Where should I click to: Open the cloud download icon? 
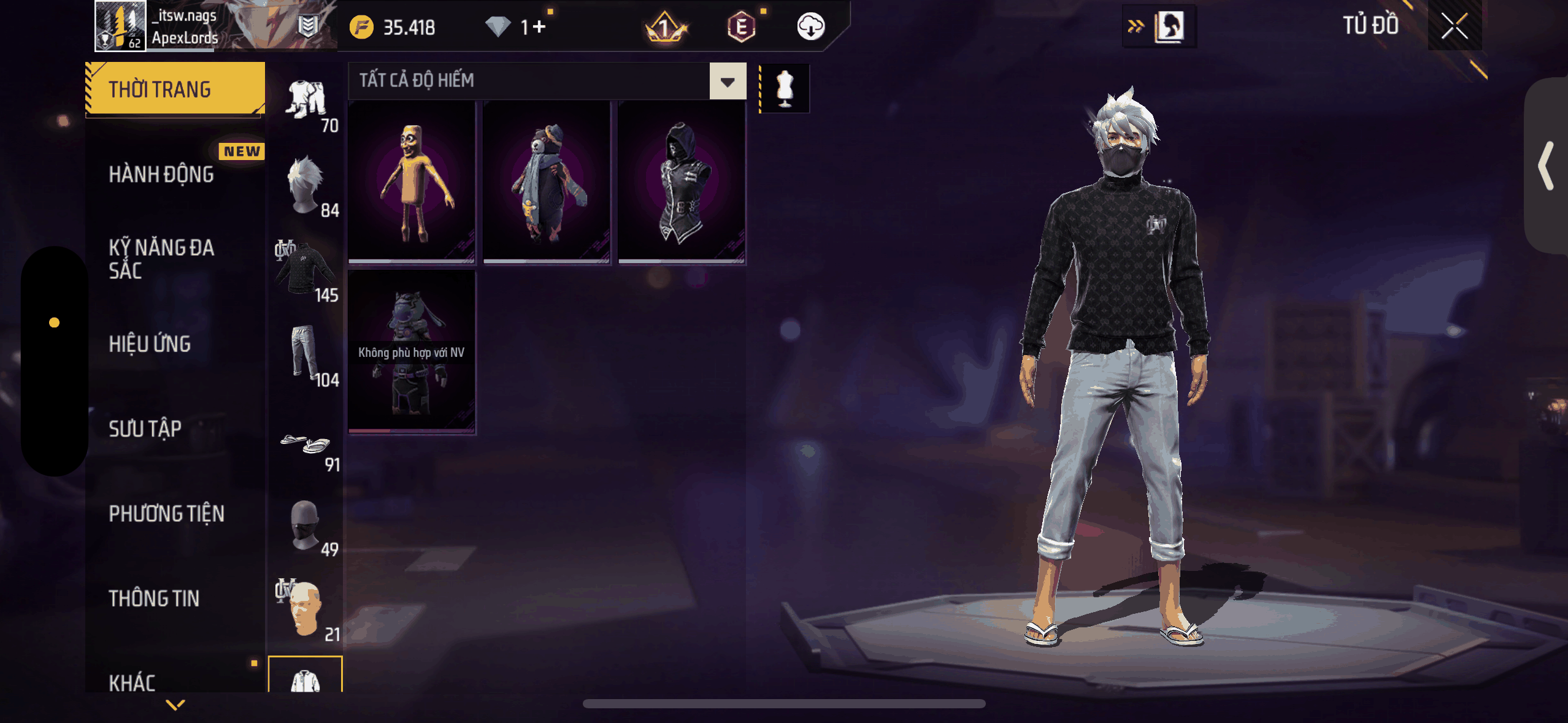tap(810, 27)
